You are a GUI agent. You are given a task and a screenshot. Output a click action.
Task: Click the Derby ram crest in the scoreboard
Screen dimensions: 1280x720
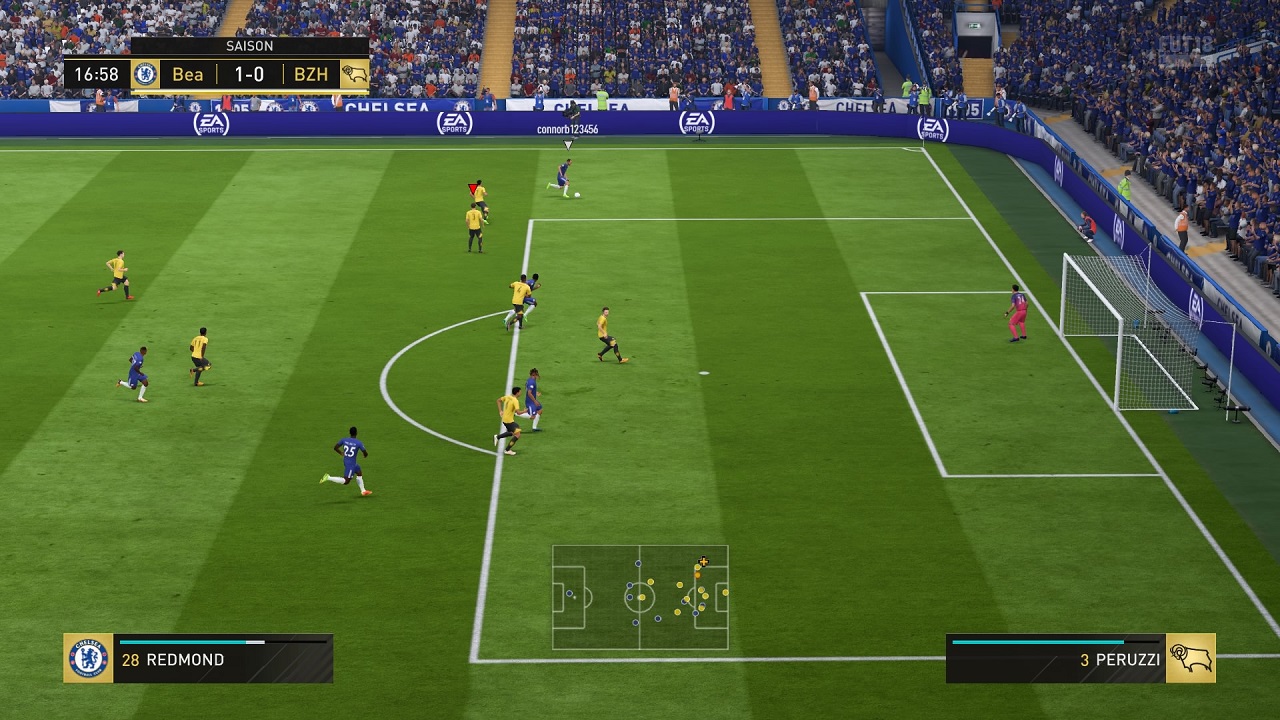[354, 75]
